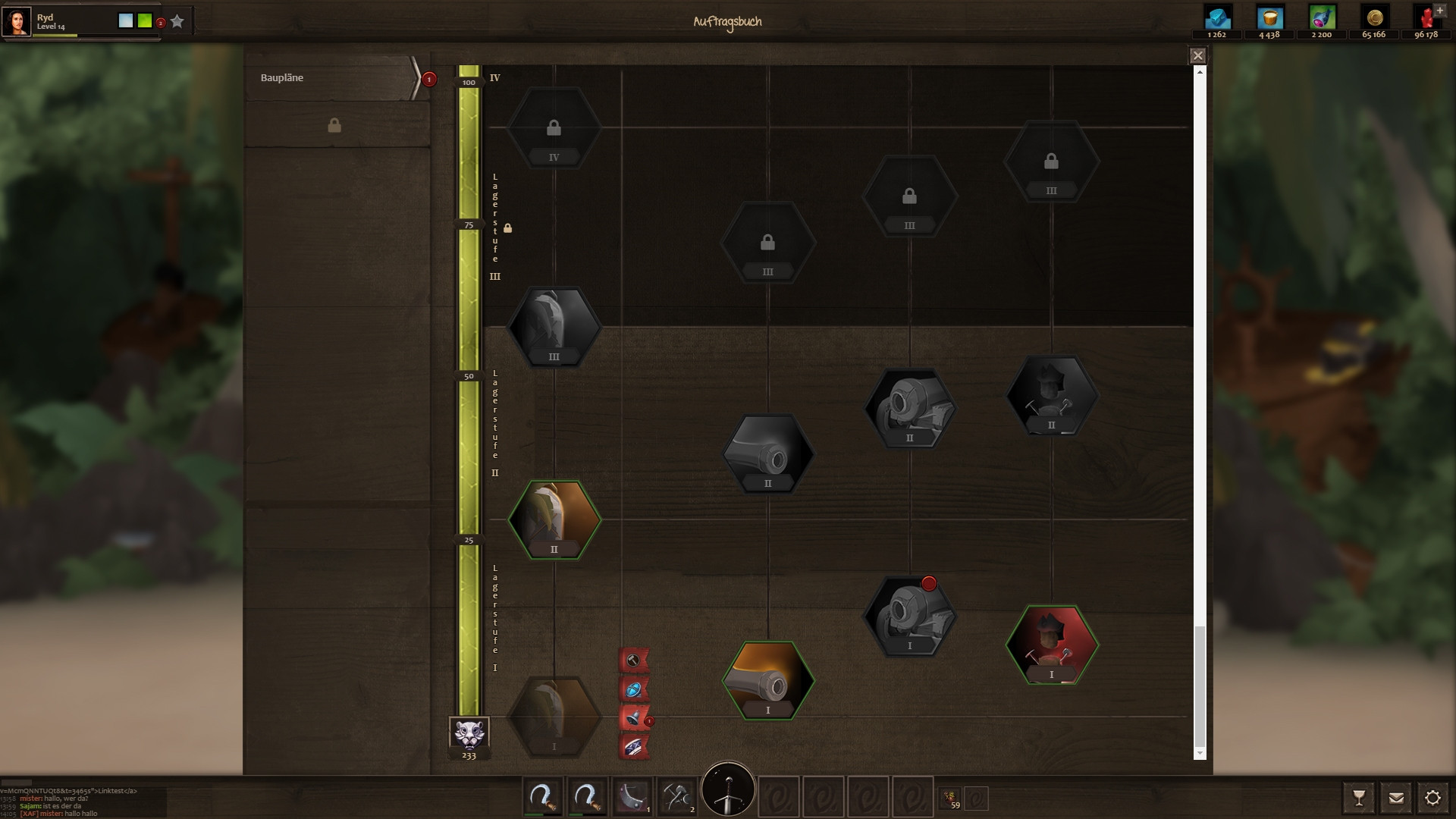1456x819 pixels.
Task: Pick the grey cannon barrel tier II node
Action: [767, 453]
